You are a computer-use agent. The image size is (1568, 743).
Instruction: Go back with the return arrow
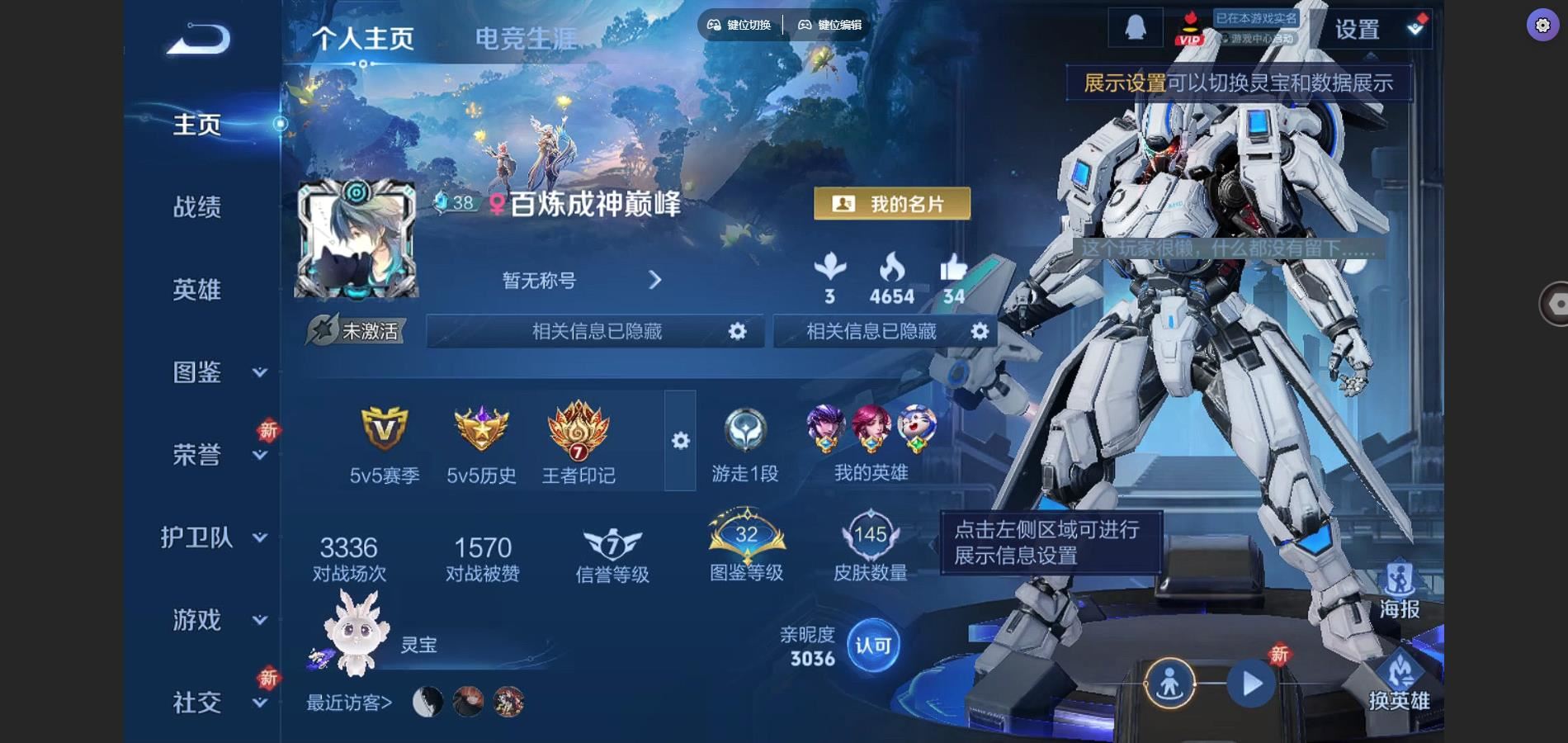point(199,39)
